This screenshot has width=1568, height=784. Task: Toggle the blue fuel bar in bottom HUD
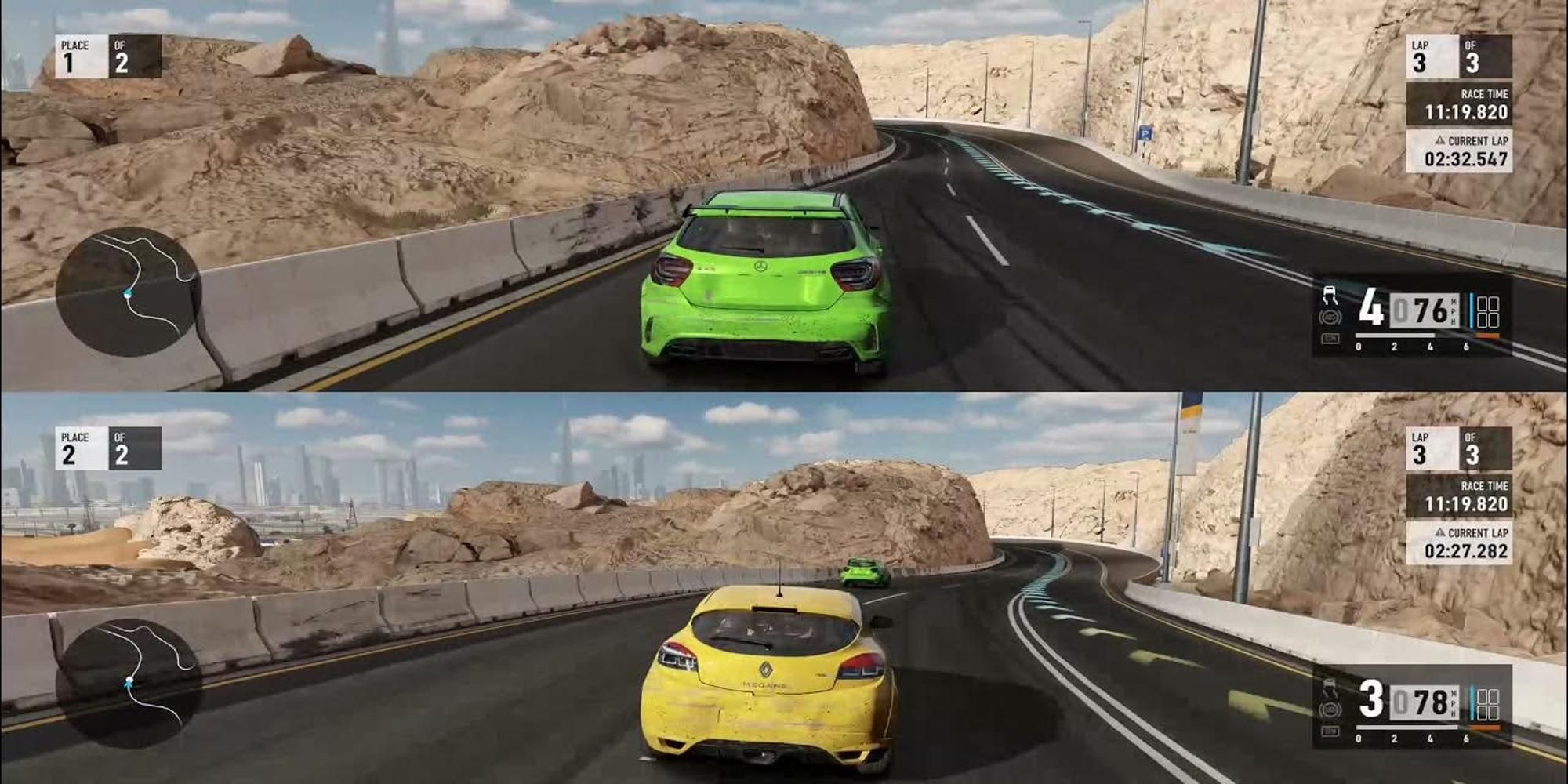point(1472,702)
